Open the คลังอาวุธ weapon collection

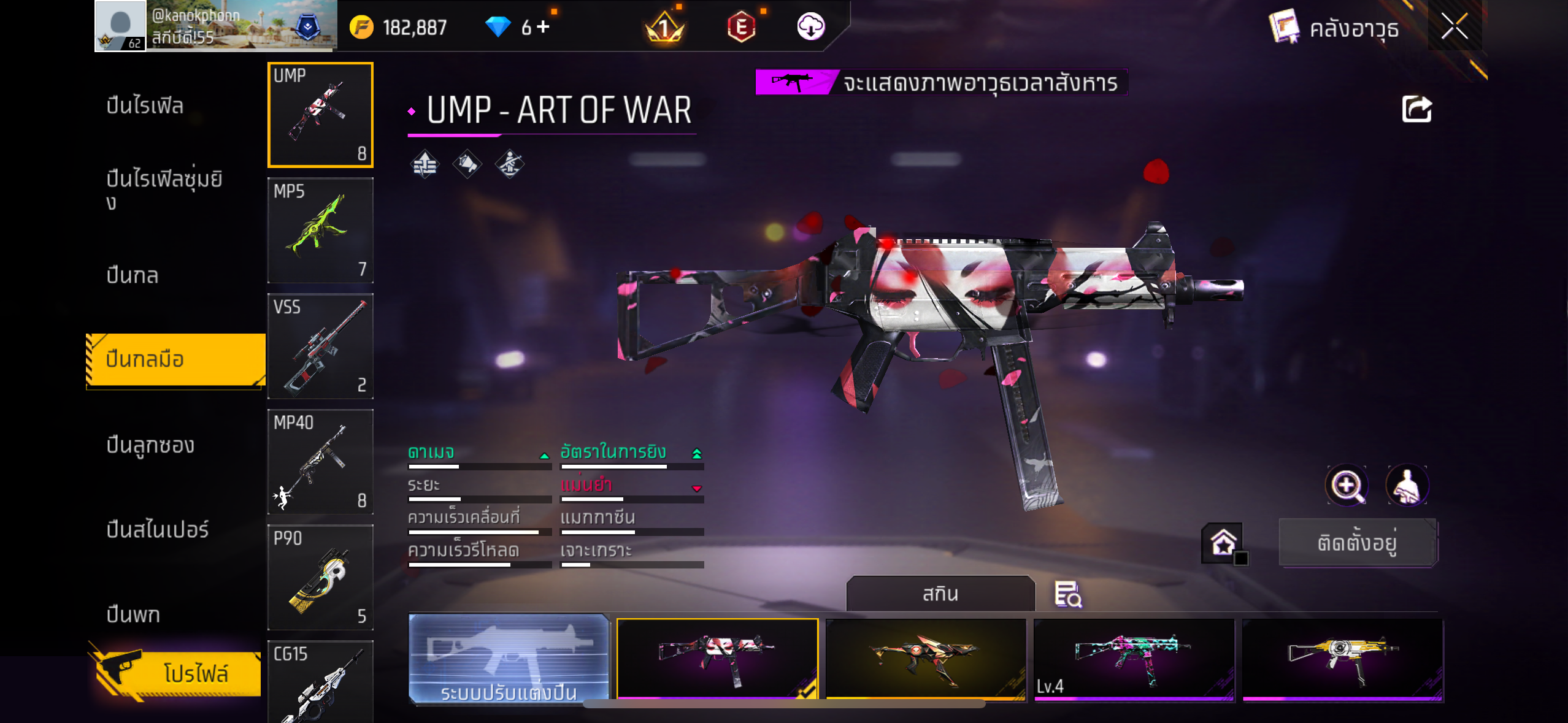click(x=1335, y=28)
